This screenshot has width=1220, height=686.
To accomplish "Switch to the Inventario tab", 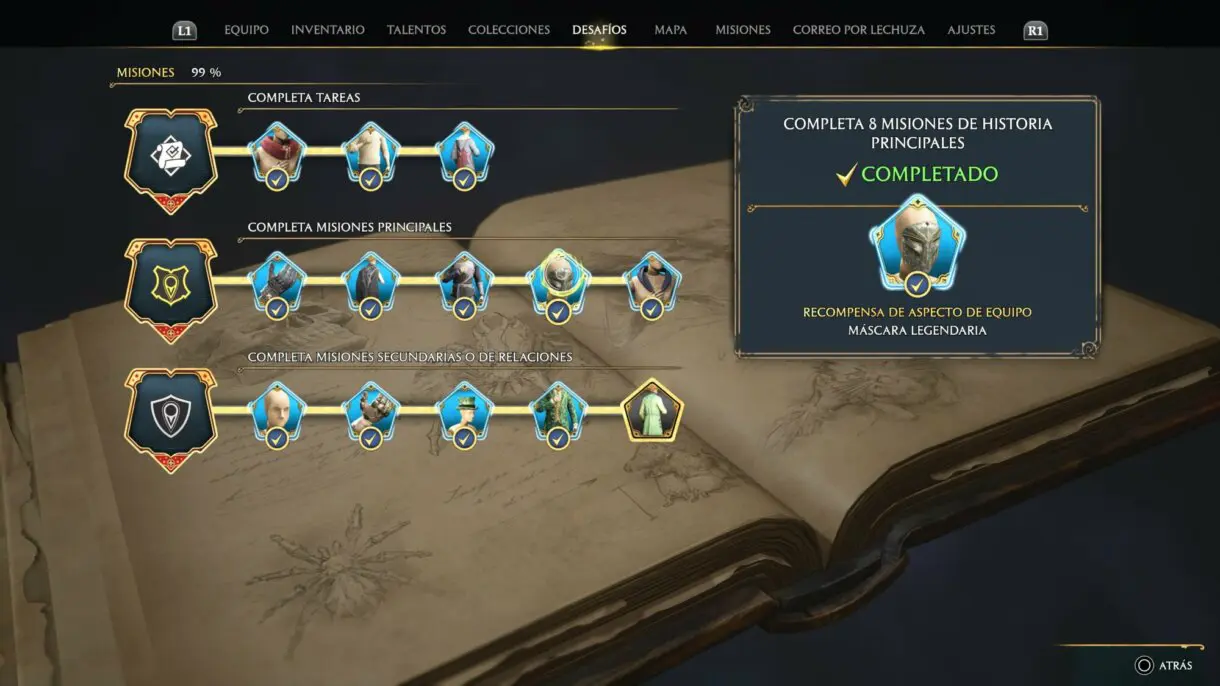I will click(327, 30).
